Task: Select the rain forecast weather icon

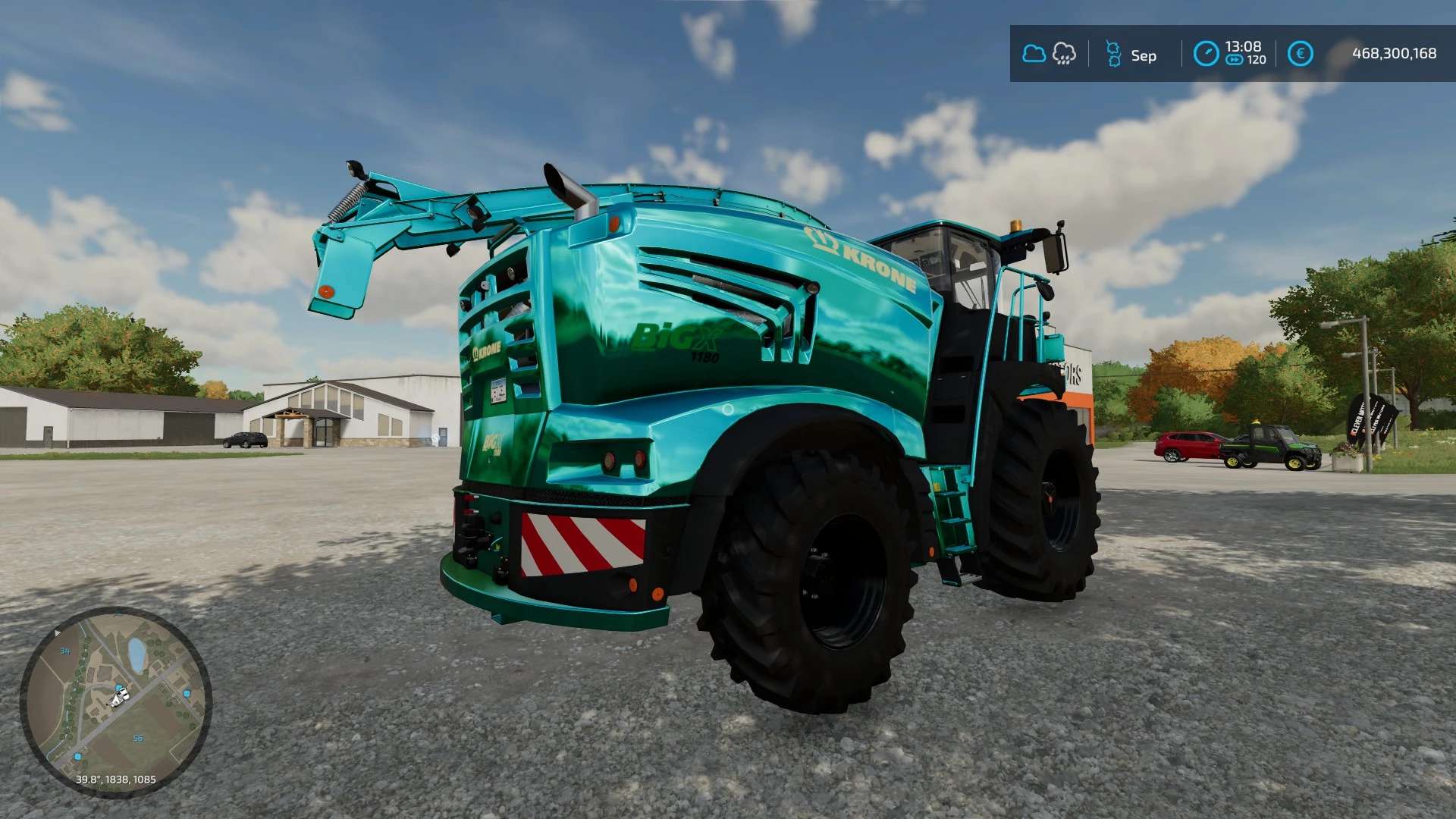Action: click(1065, 54)
